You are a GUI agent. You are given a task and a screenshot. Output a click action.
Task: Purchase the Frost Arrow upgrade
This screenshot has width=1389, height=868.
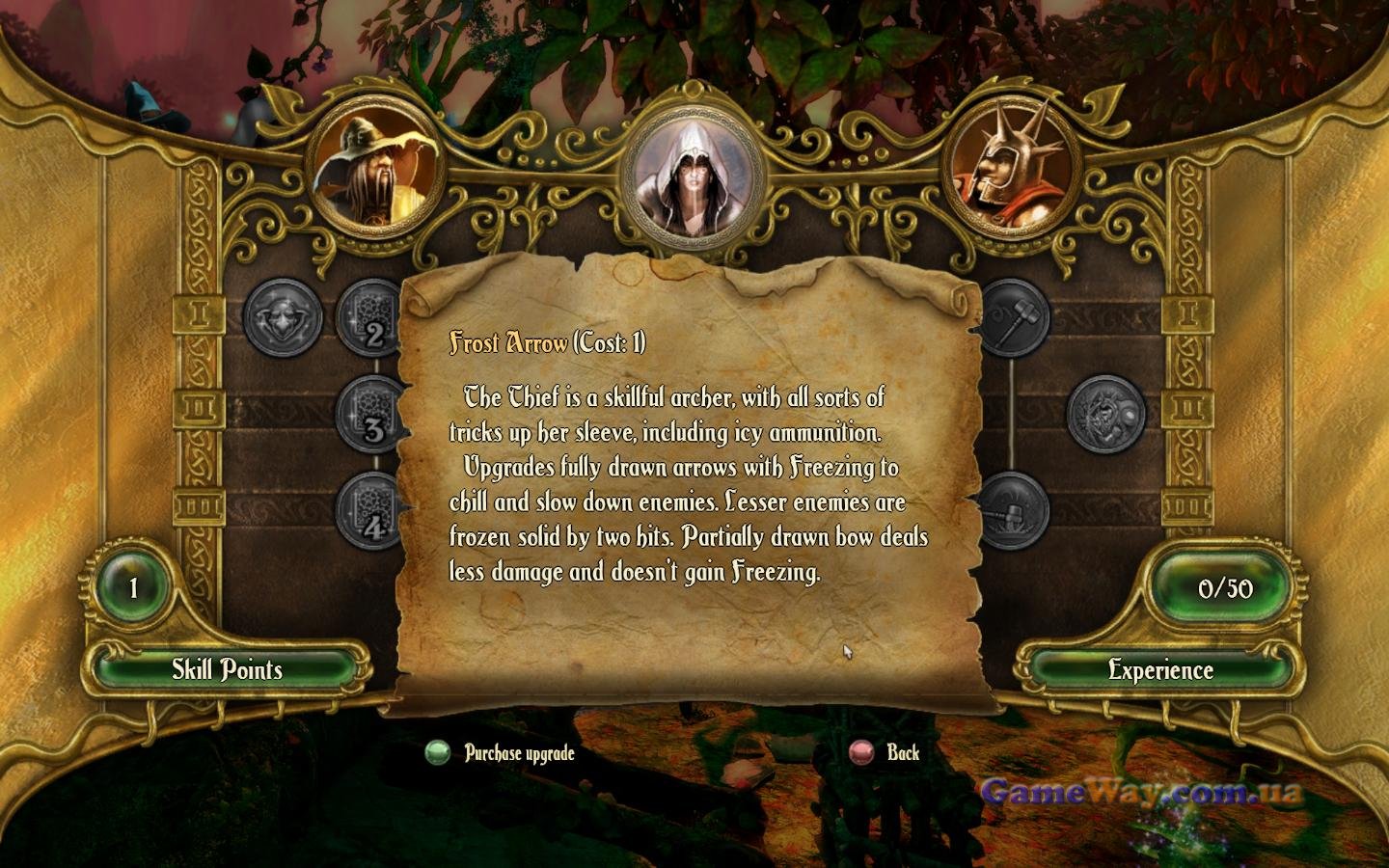click(x=501, y=753)
